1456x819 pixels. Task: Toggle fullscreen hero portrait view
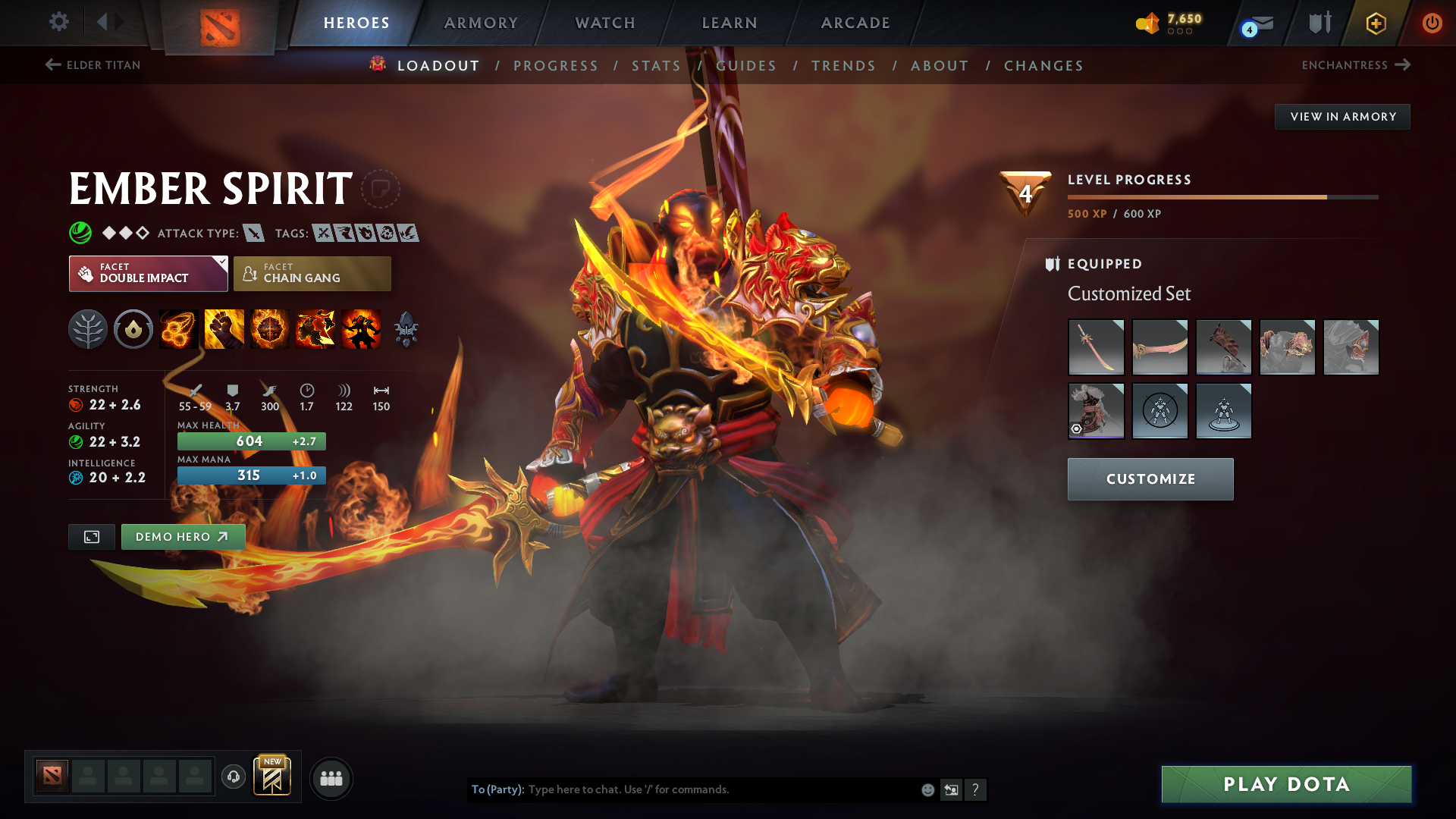point(91,536)
